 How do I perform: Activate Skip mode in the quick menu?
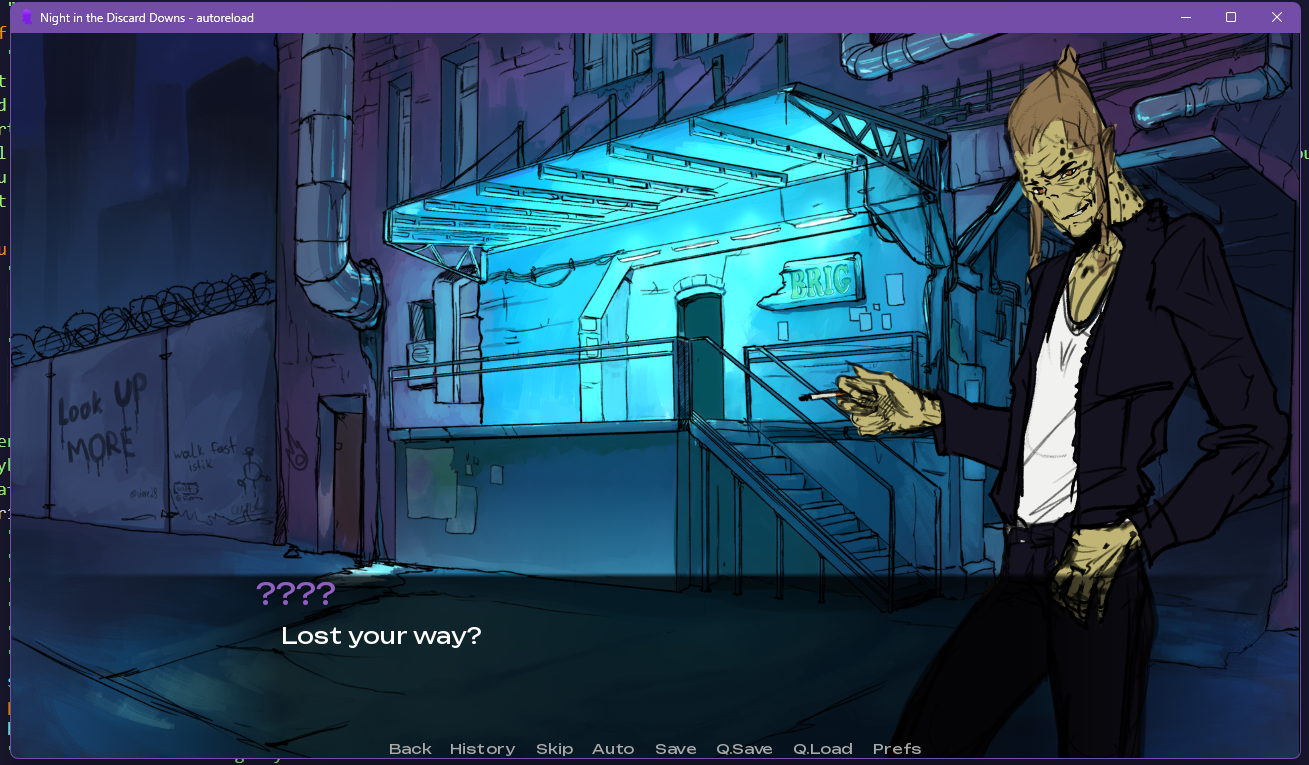coord(554,749)
